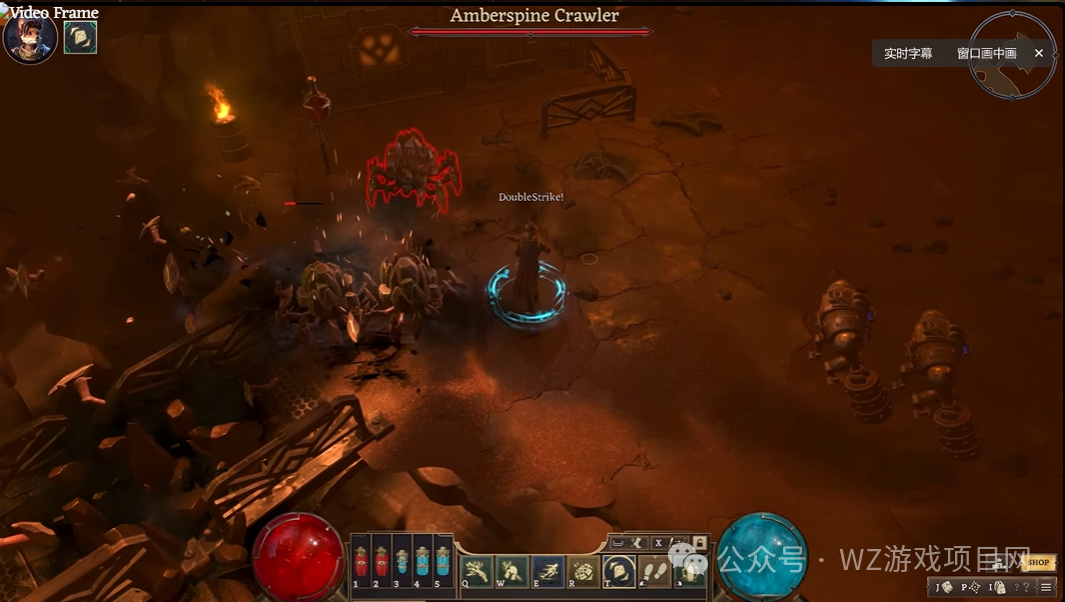Close the overlay with the X button

(1039, 53)
